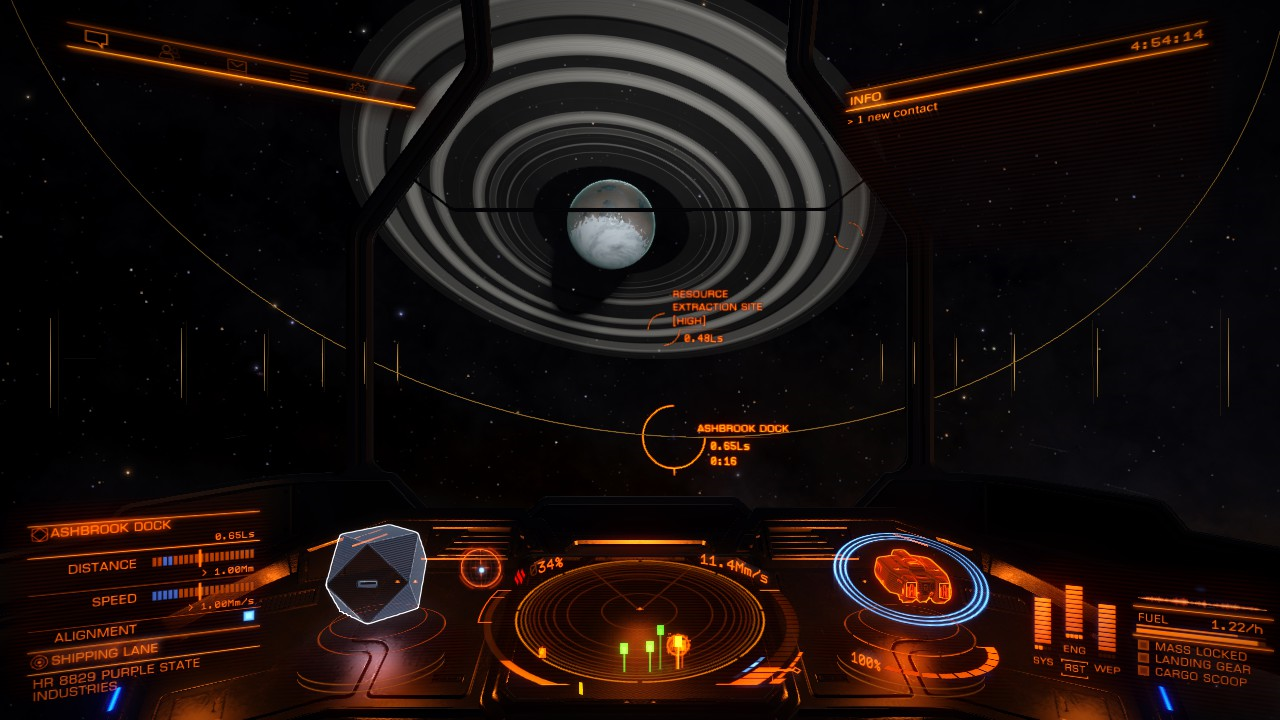Click the Ashbrook Dock target panel header
The image size is (1280, 720).
click(110, 528)
